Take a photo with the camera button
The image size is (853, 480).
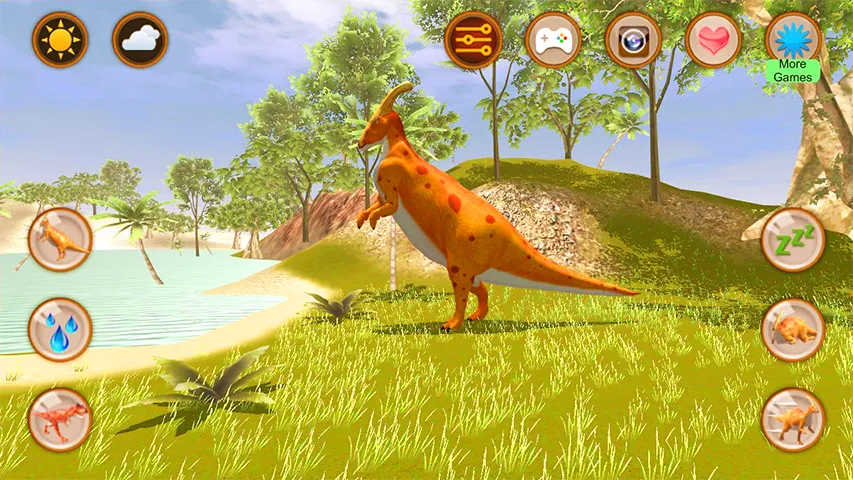point(633,40)
